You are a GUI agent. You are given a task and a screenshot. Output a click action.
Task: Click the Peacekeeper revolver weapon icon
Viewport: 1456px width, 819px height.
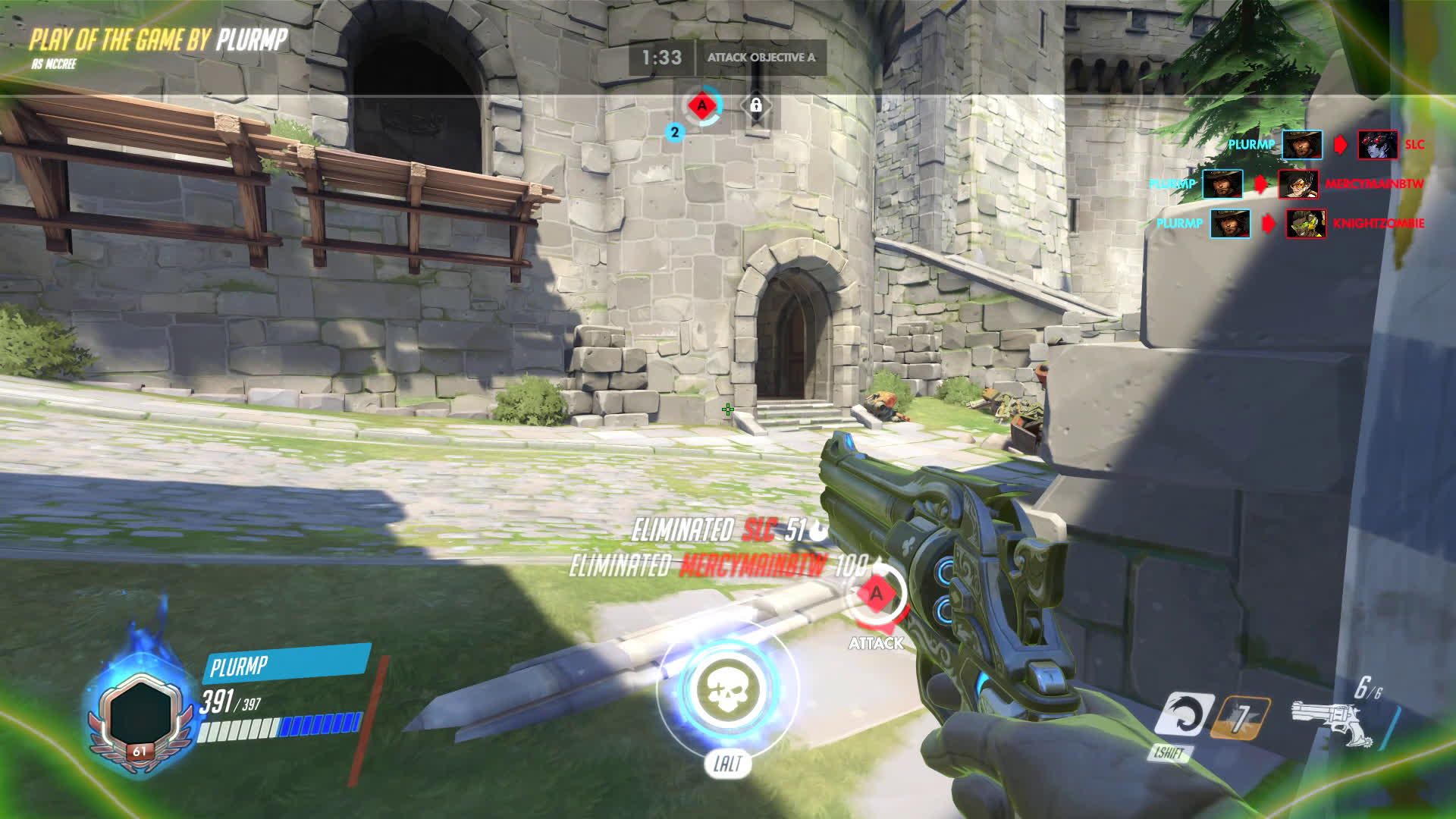(1326, 721)
